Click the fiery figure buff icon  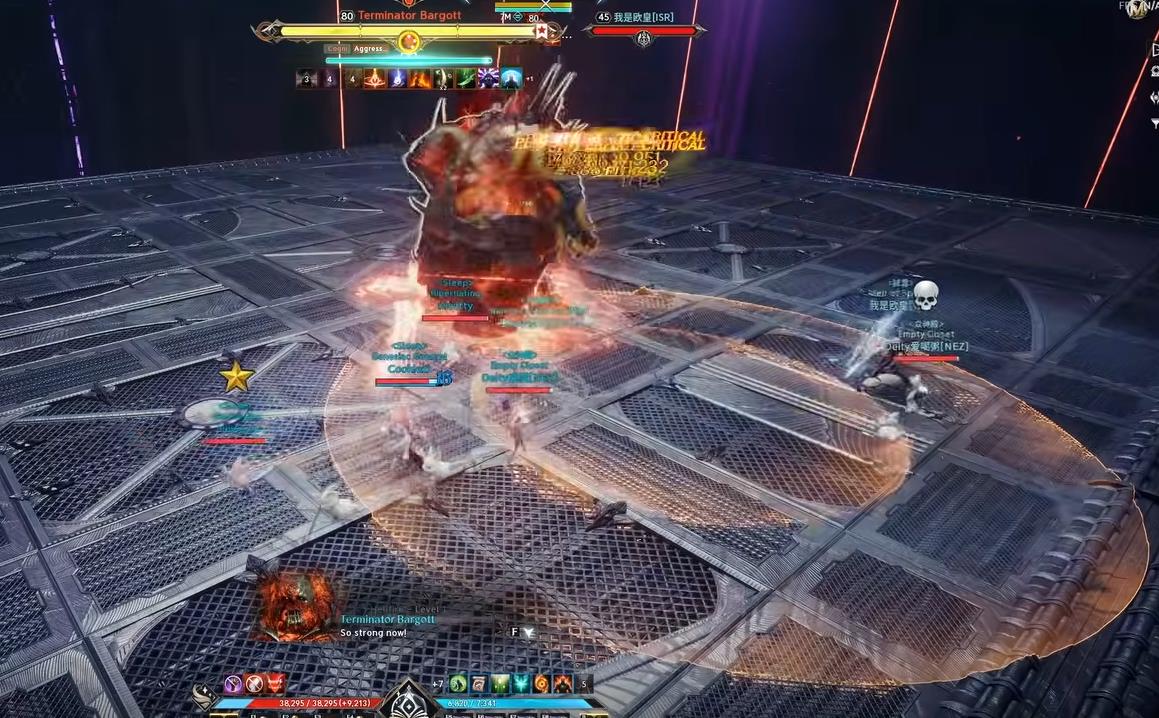[x=563, y=684]
